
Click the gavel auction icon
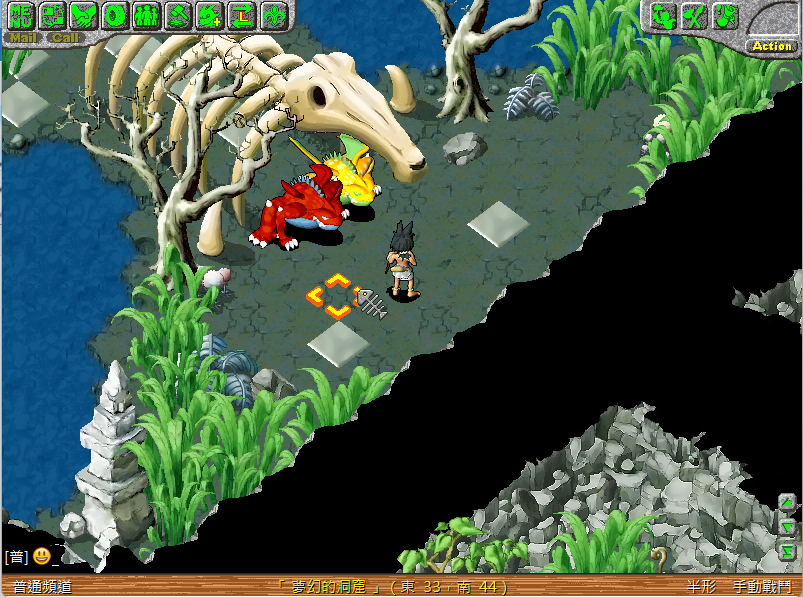(x=178, y=16)
